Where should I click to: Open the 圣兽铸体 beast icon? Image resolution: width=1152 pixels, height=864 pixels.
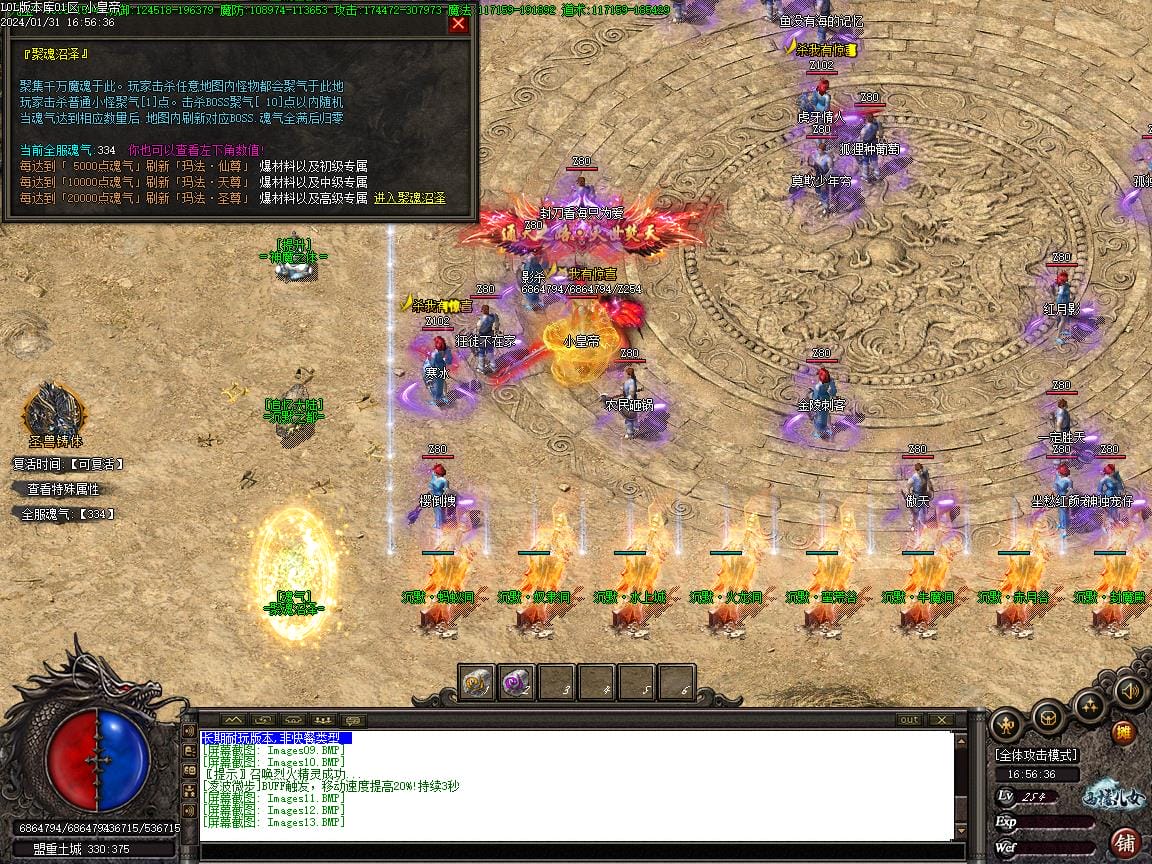coord(54,409)
